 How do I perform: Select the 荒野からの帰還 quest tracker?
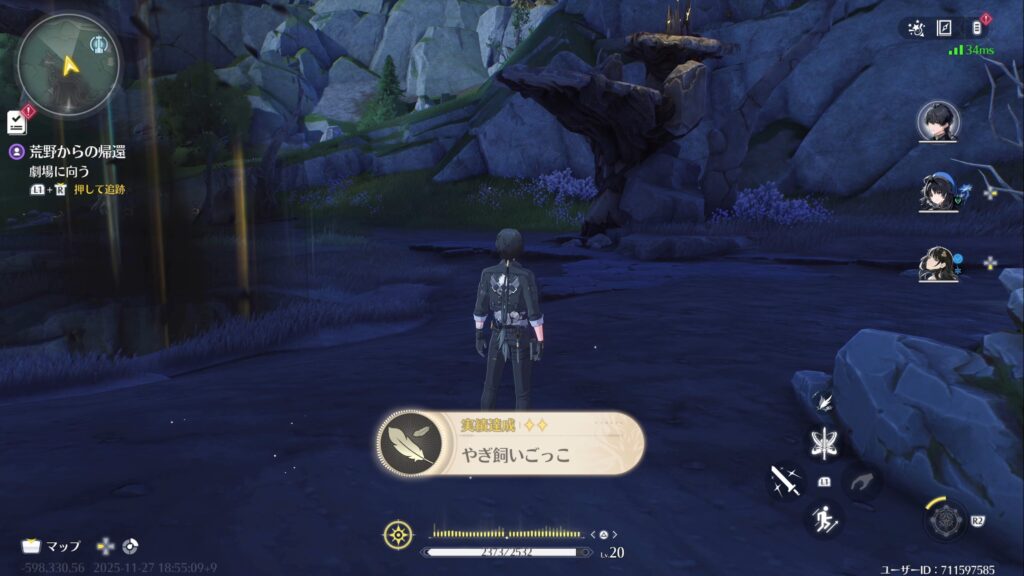(76, 152)
